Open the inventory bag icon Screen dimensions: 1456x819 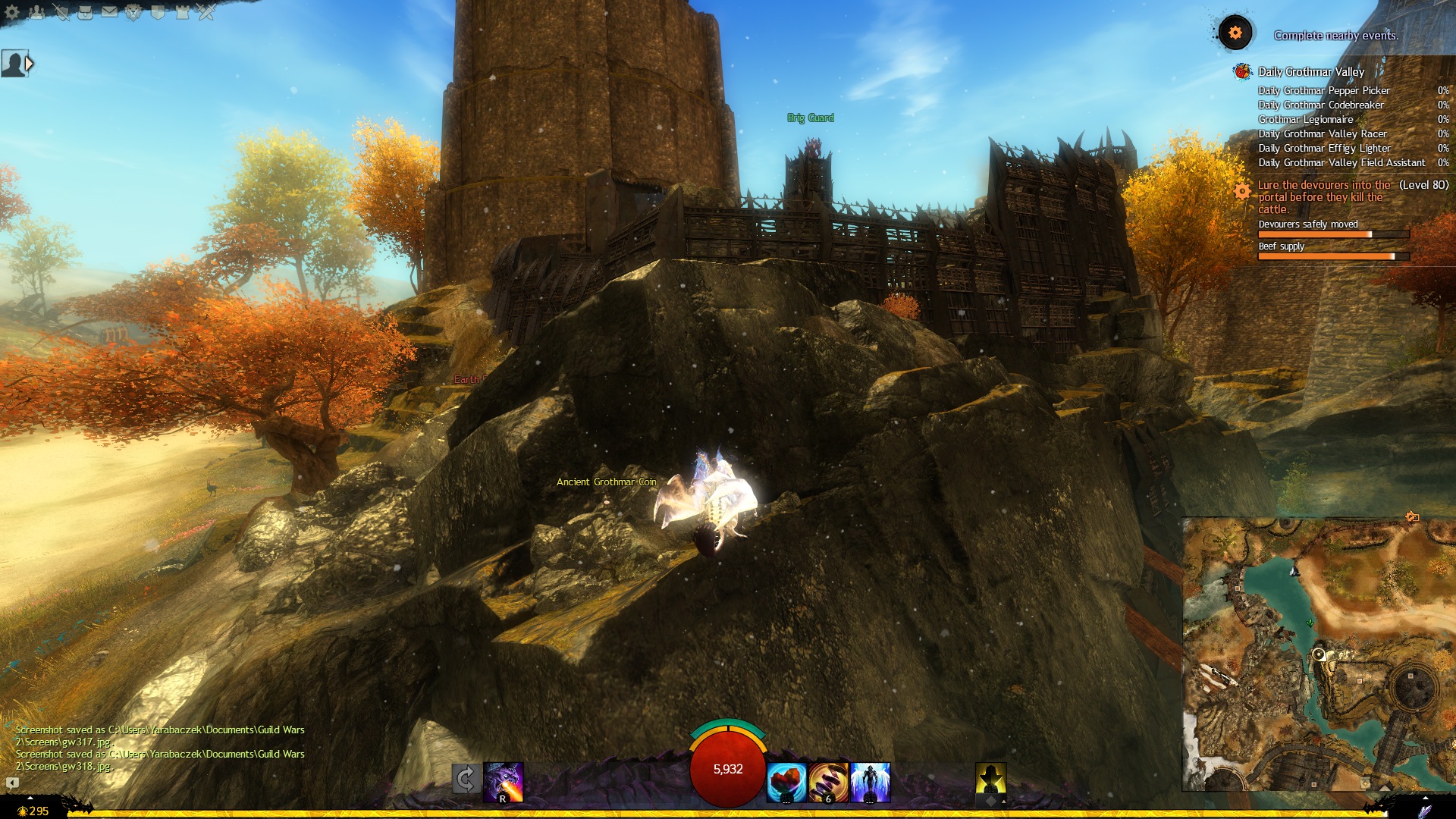85,12
